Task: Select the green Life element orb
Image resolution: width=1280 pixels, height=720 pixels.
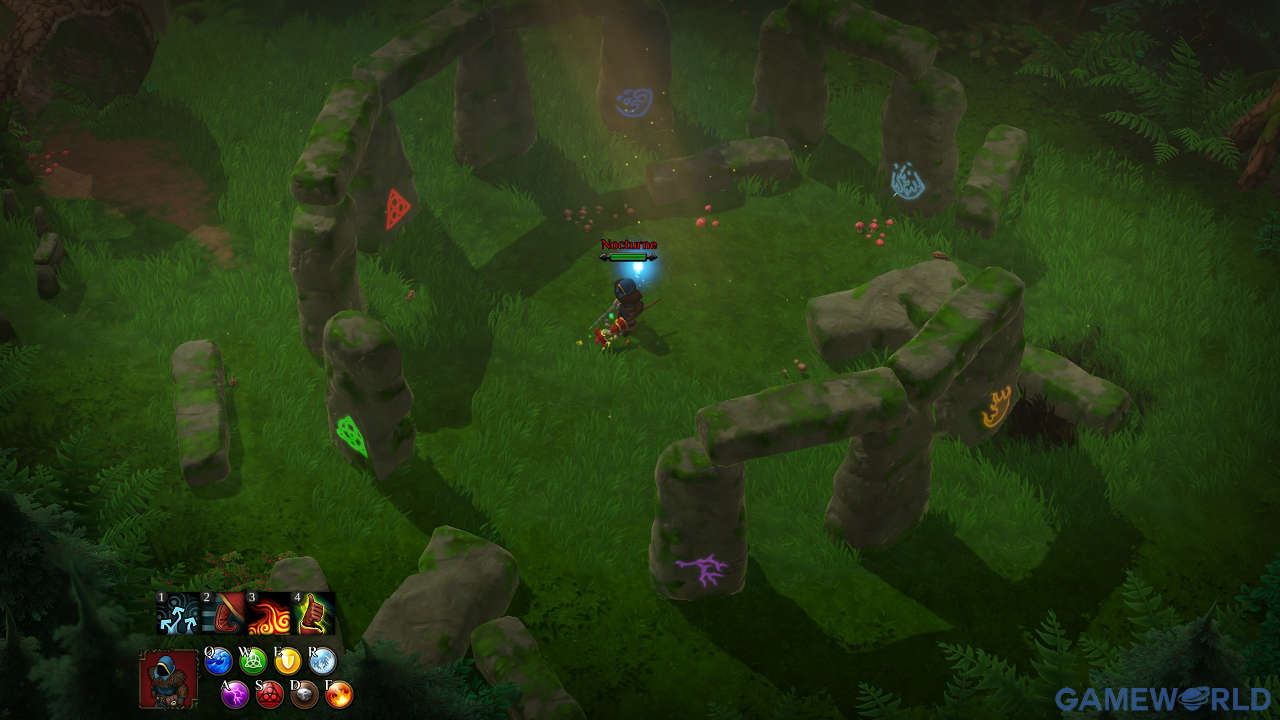Action: tap(254, 661)
